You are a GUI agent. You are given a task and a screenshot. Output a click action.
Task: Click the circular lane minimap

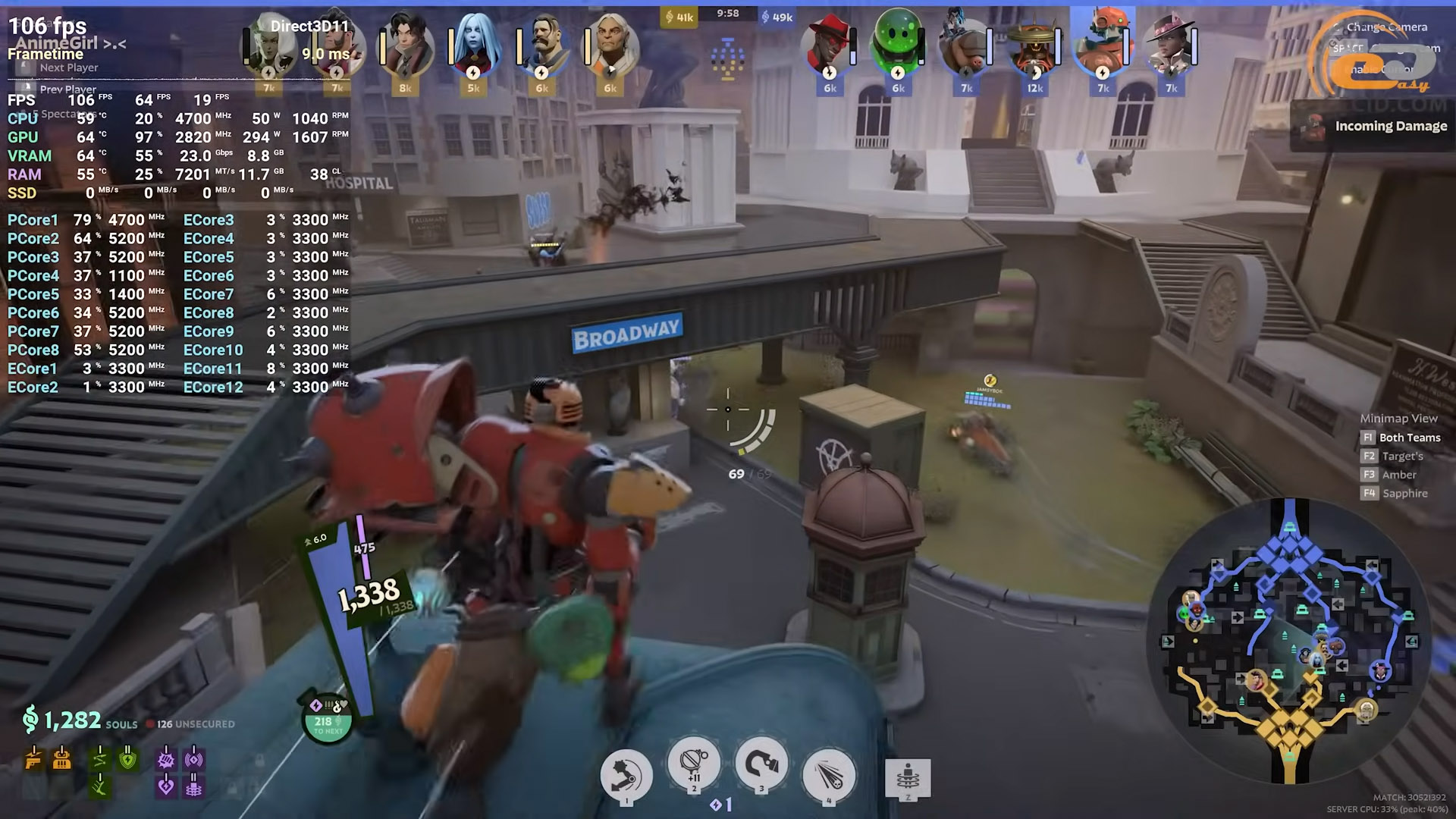[x=1290, y=641]
